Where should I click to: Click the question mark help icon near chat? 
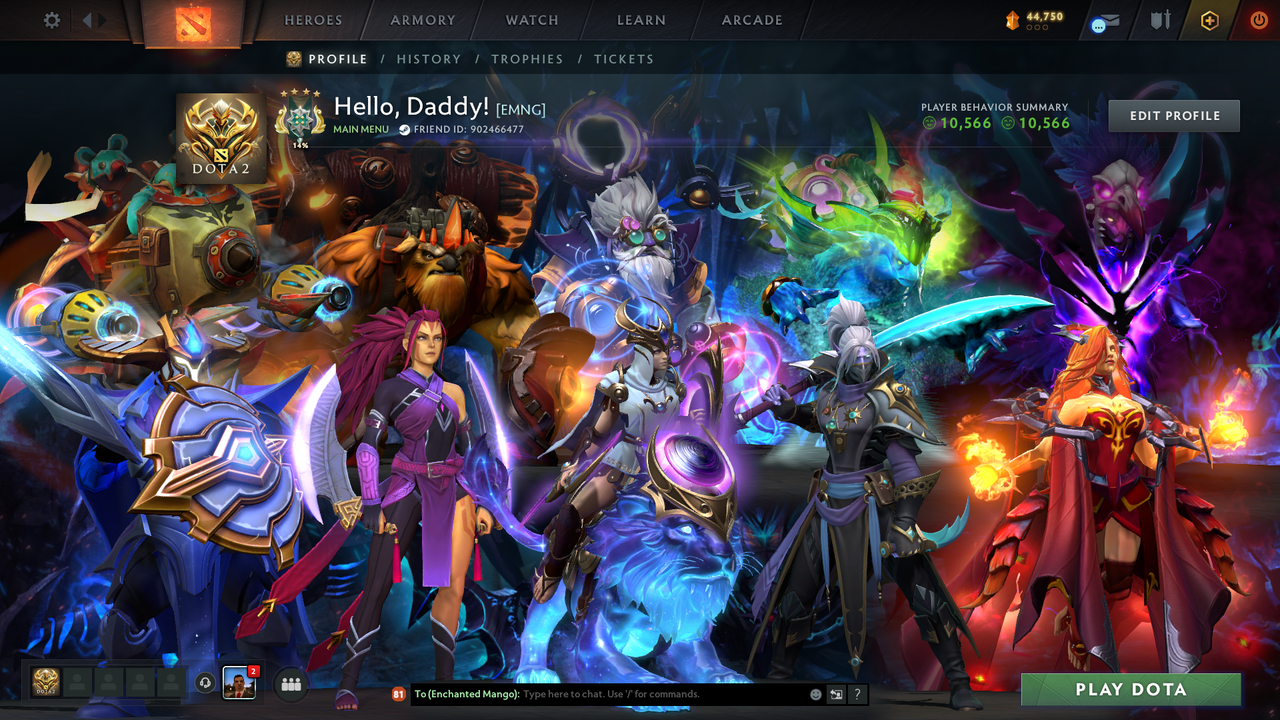point(857,694)
